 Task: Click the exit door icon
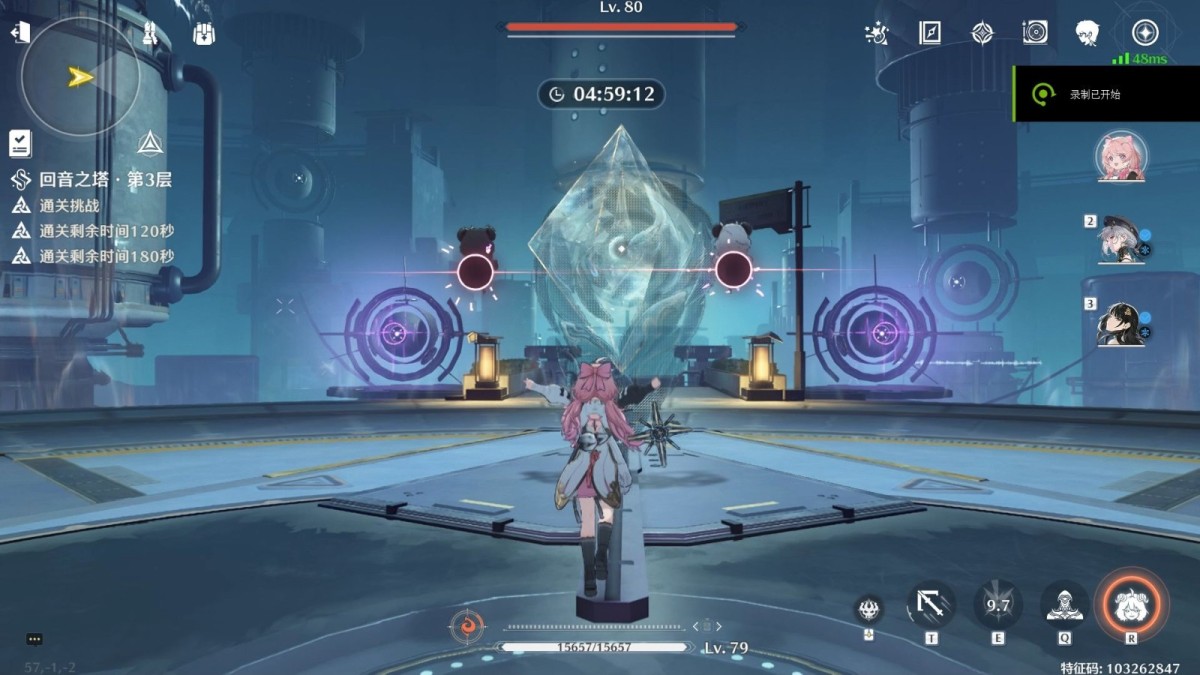[x=20, y=33]
